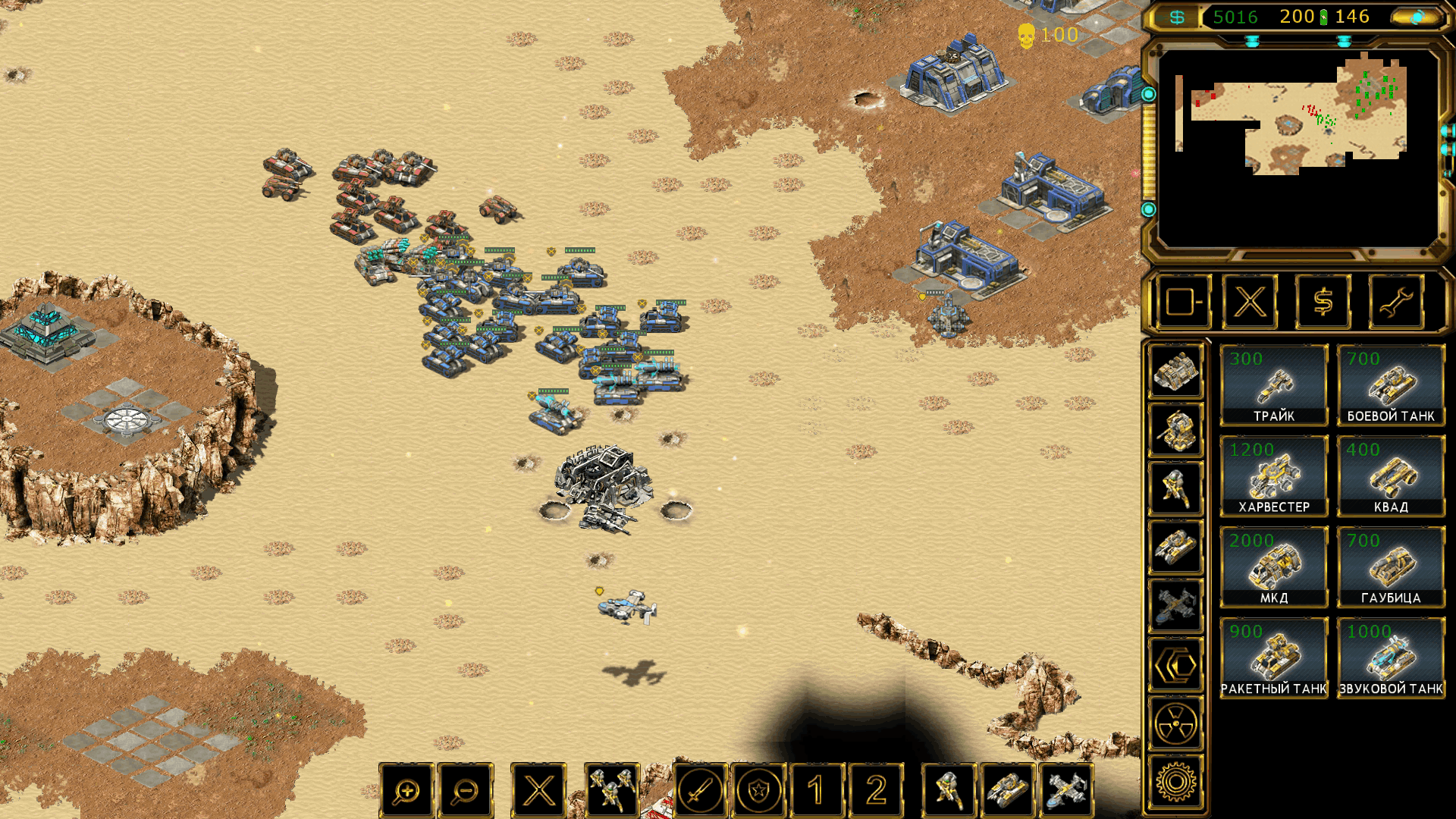1456x819 pixels.
Task: Open the radiation symbol superweapon tab
Action: coord(1175,724)
